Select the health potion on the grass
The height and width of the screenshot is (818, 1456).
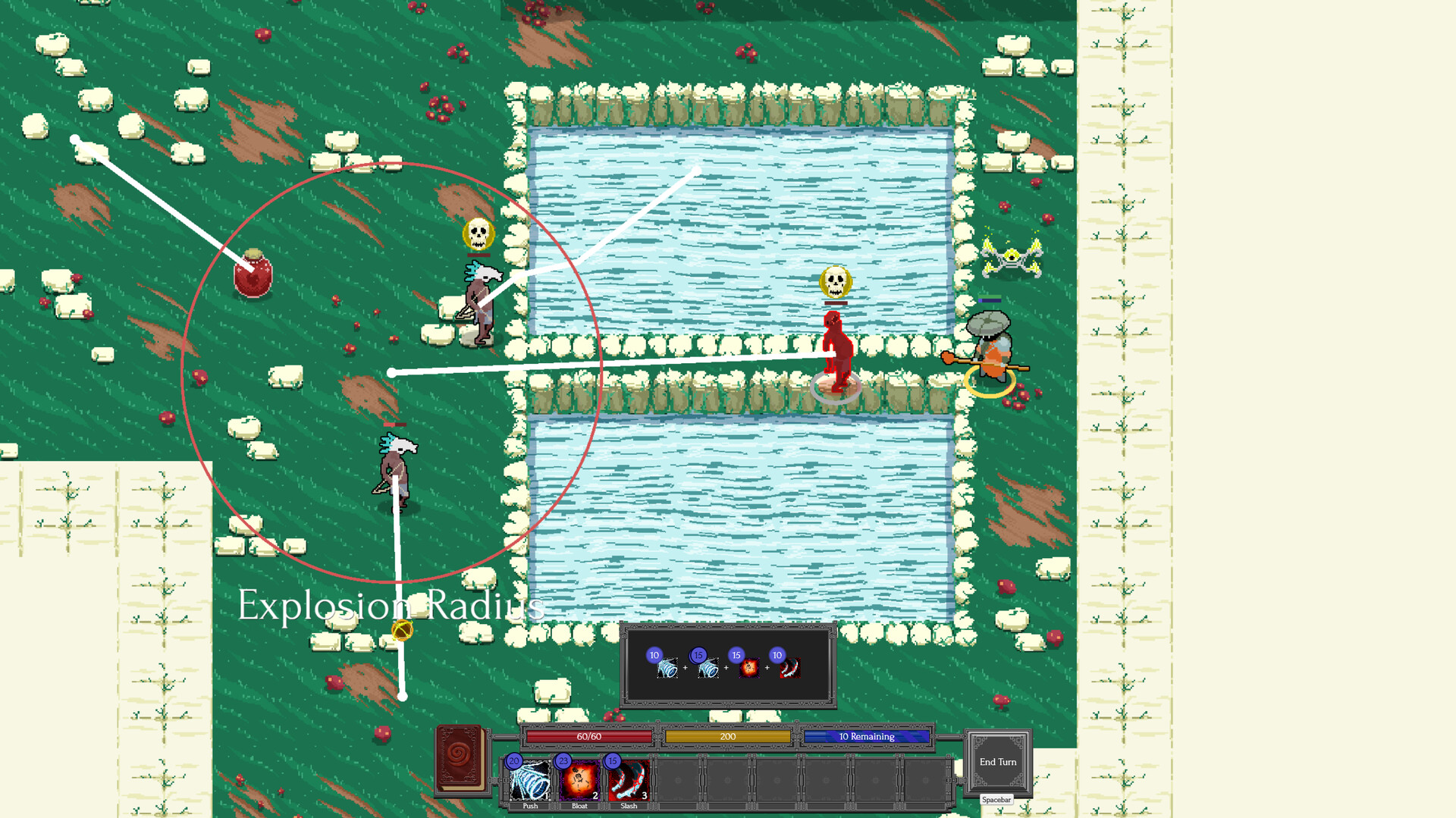(253, 277)
